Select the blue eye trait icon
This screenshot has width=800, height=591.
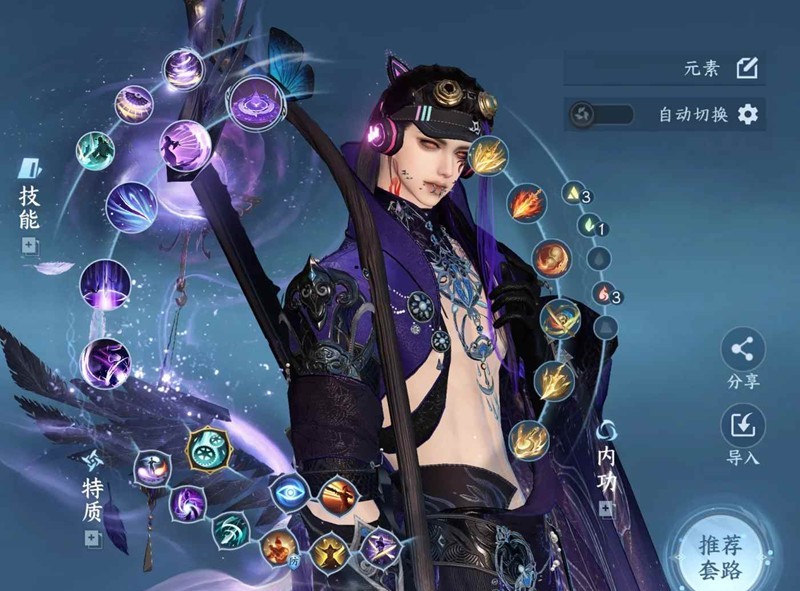click(x=288, y=492)
